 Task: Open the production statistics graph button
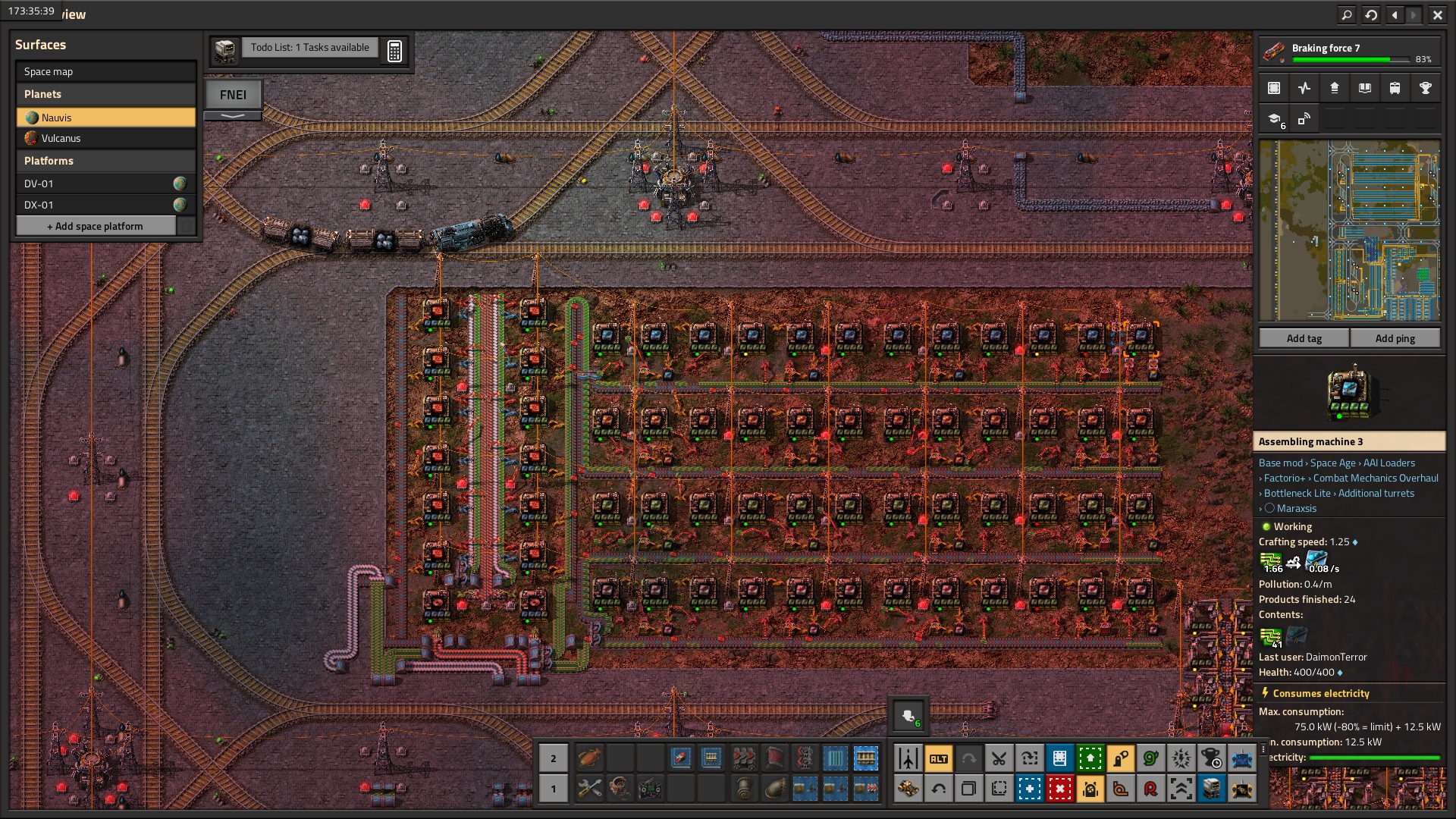1304,88
